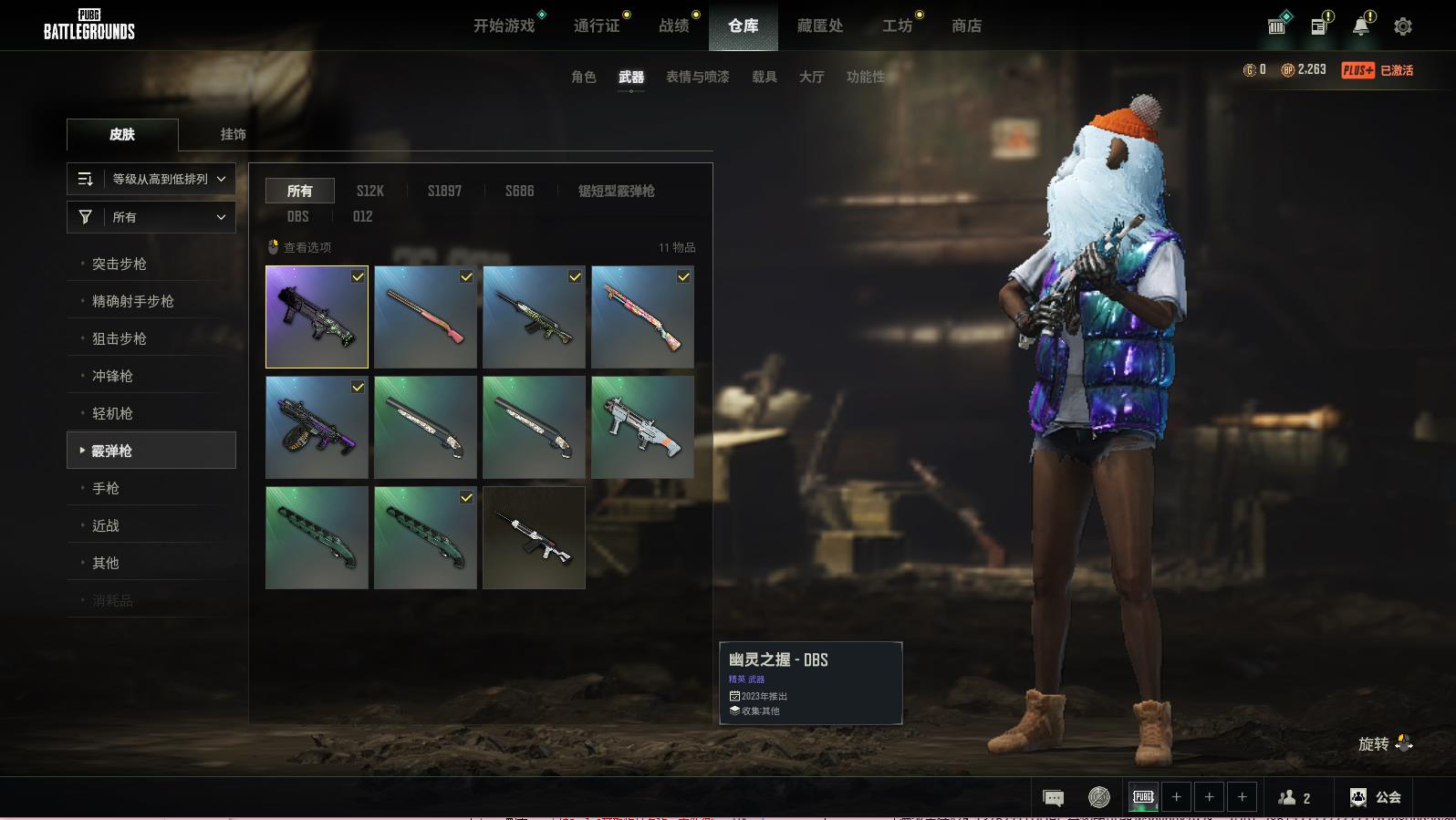Filter skins by S12K
This screenshot has width=1456, height=820.
click(x=369, y=191)
